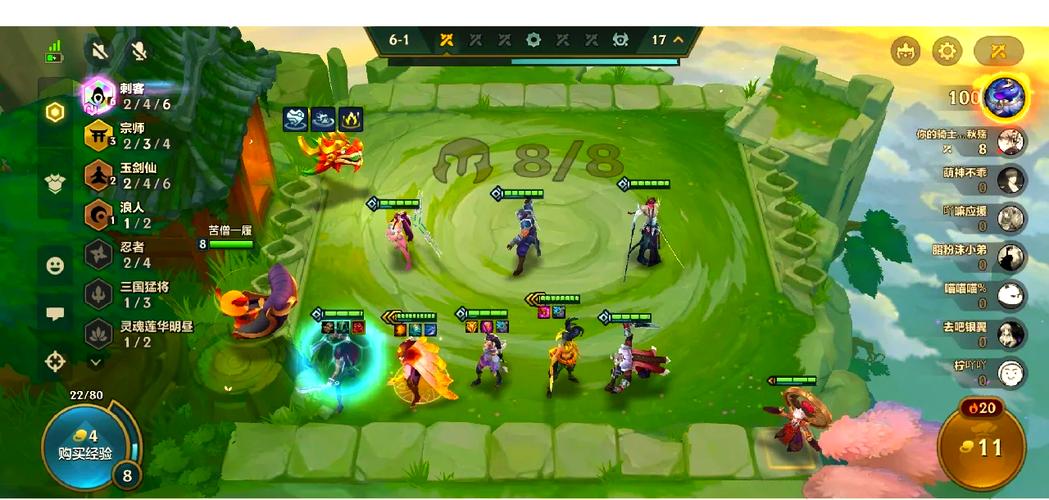
Task: Open the chat speech bubble
Action: (x=55, y=313)
